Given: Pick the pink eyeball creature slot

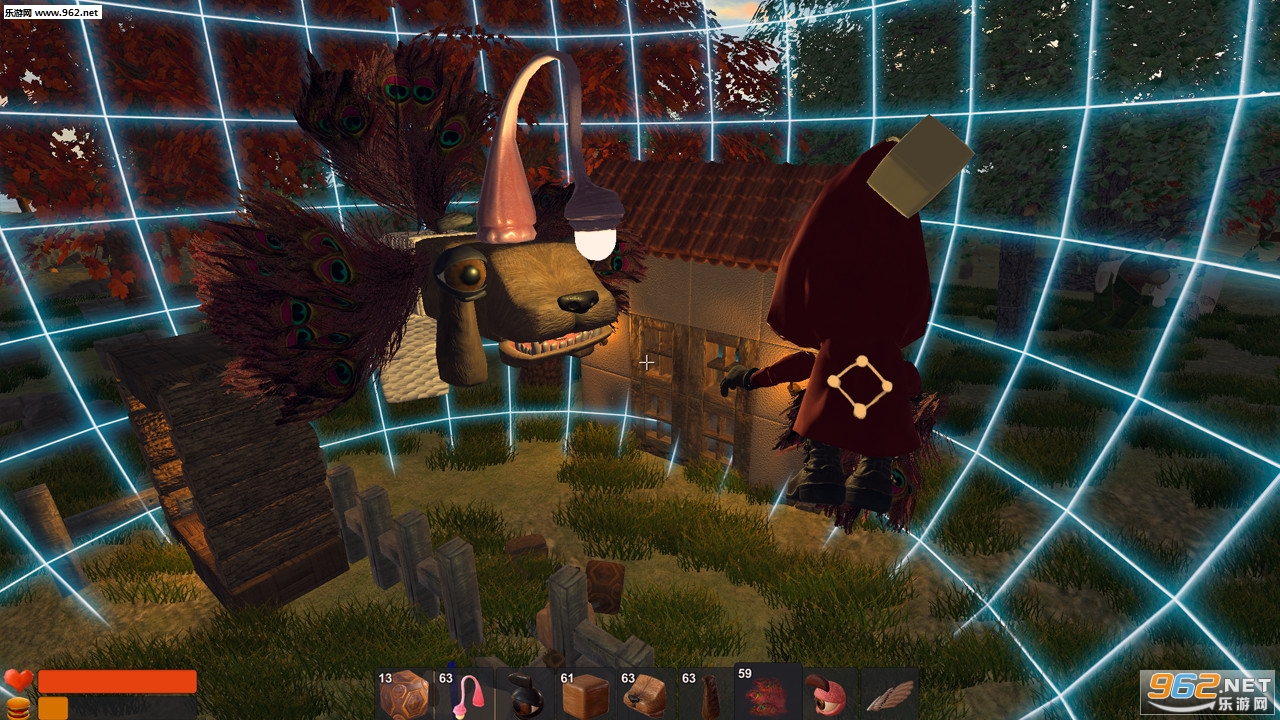Looking at the screenshot, I should [x=828, y=693].
